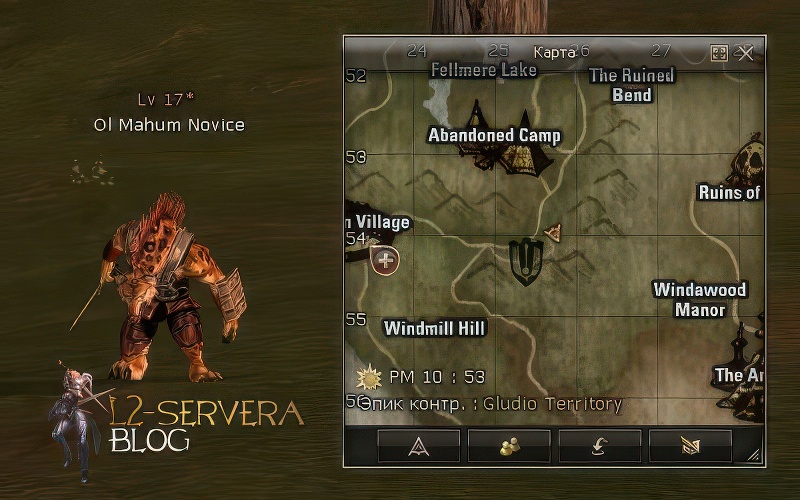This screenshot has width=800, height=500.
Task: Click the curved return arrow map button
Action: click(599, 446)
